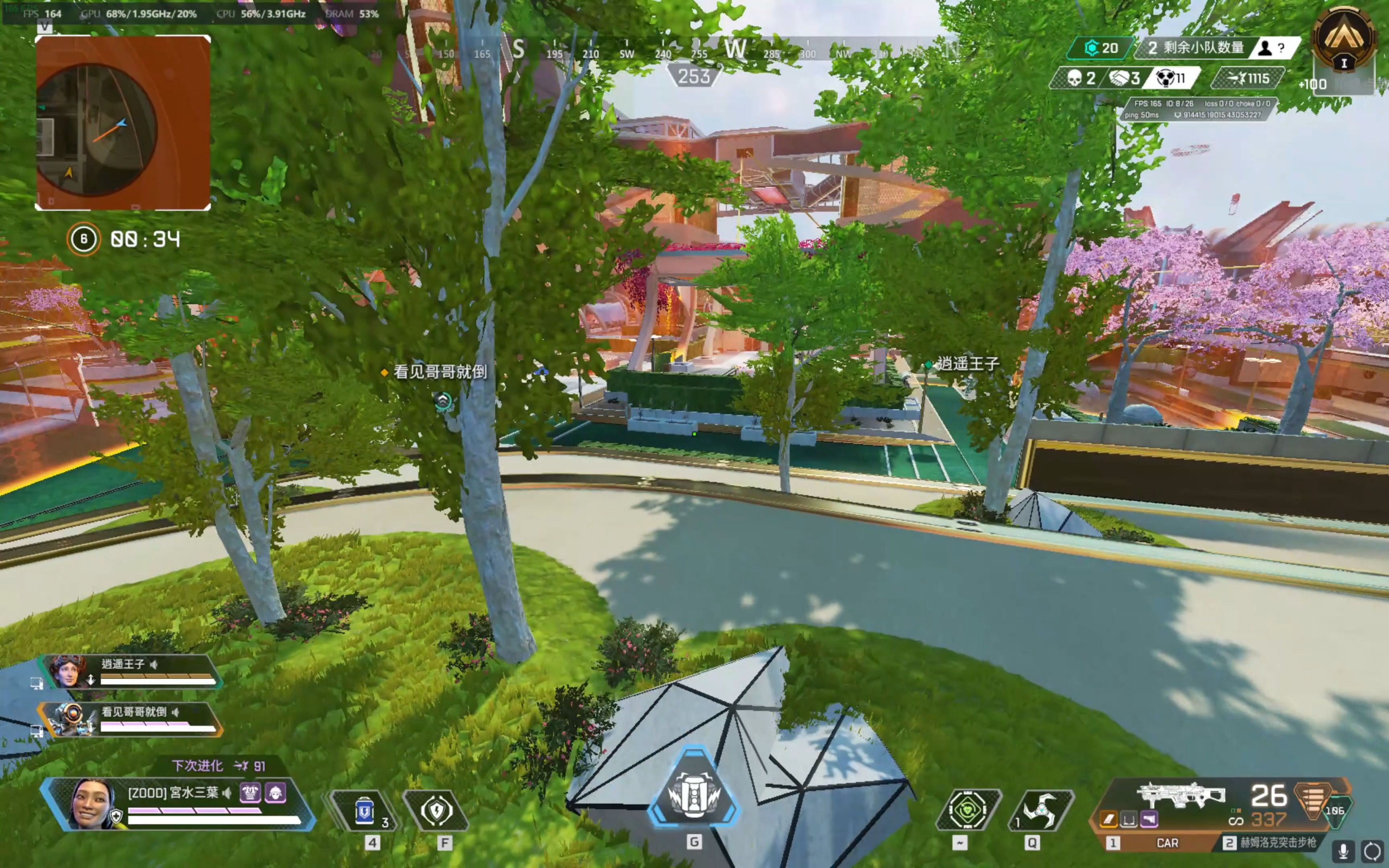
Task: Click the circular arrows refresh button
Action: [x=1373, y=850]
